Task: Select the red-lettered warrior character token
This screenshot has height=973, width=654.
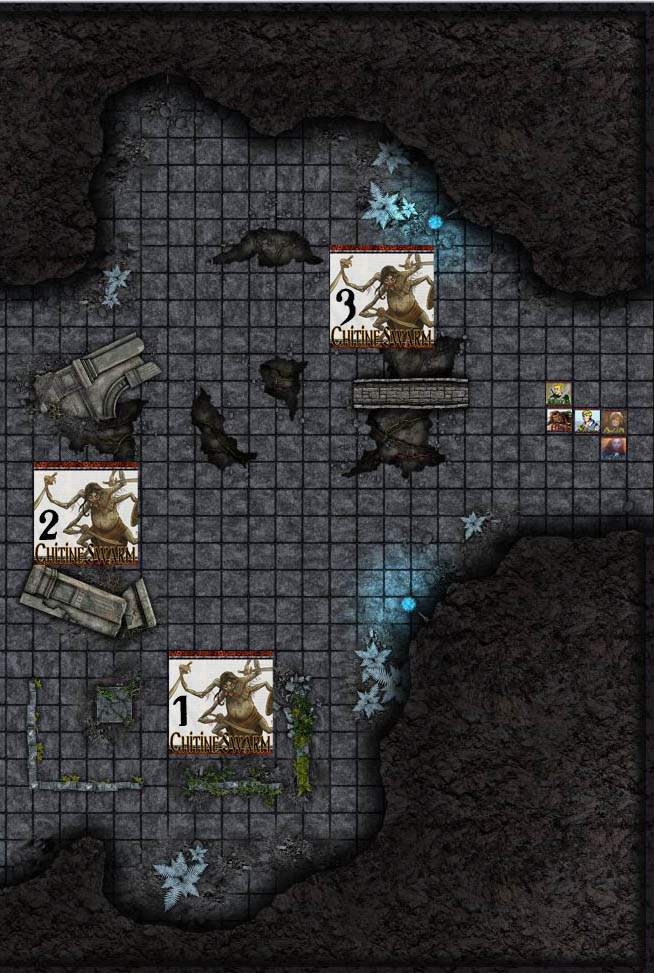Action: 559,421
